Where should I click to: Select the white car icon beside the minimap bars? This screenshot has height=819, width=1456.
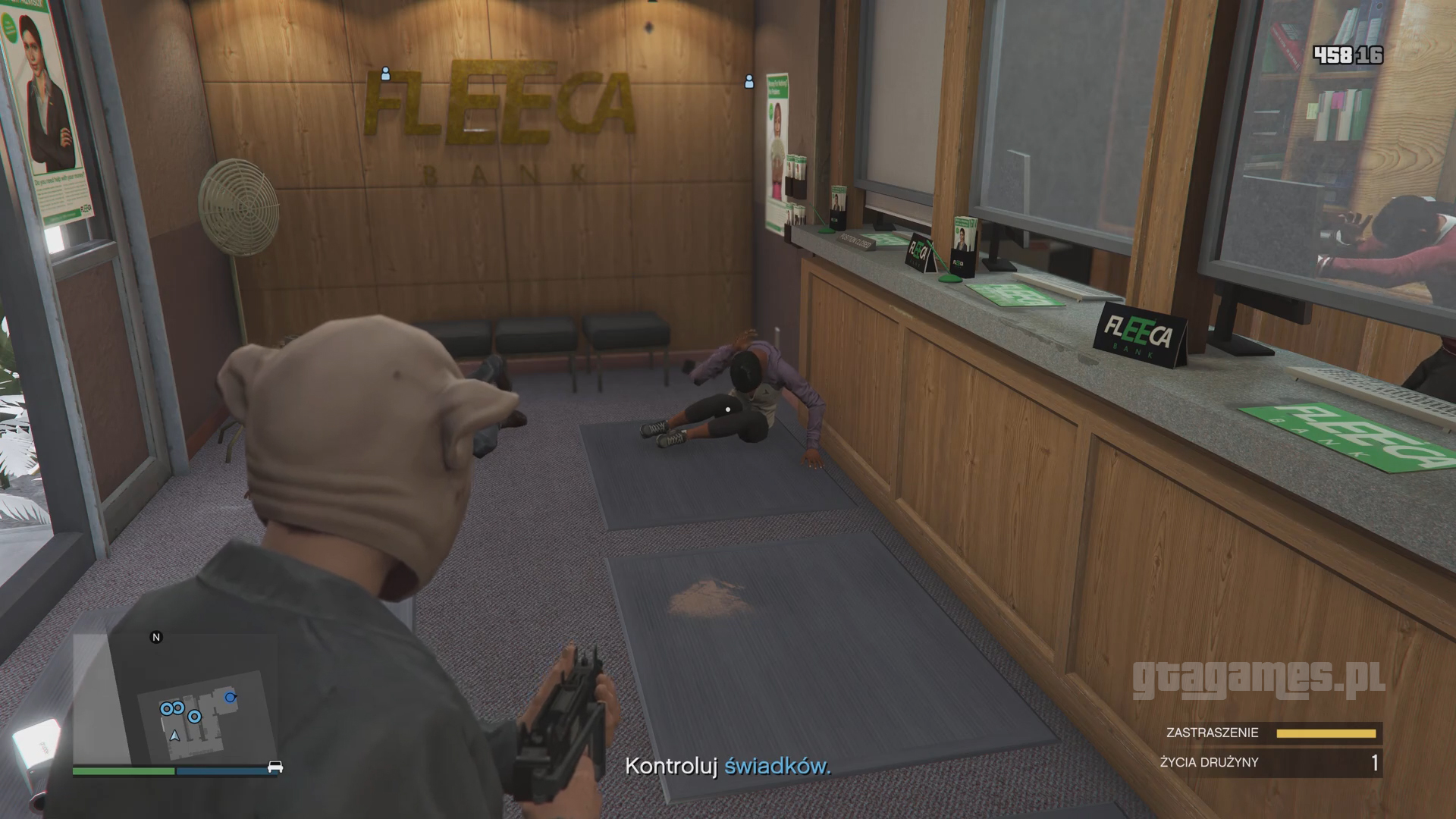coord(275,767)
